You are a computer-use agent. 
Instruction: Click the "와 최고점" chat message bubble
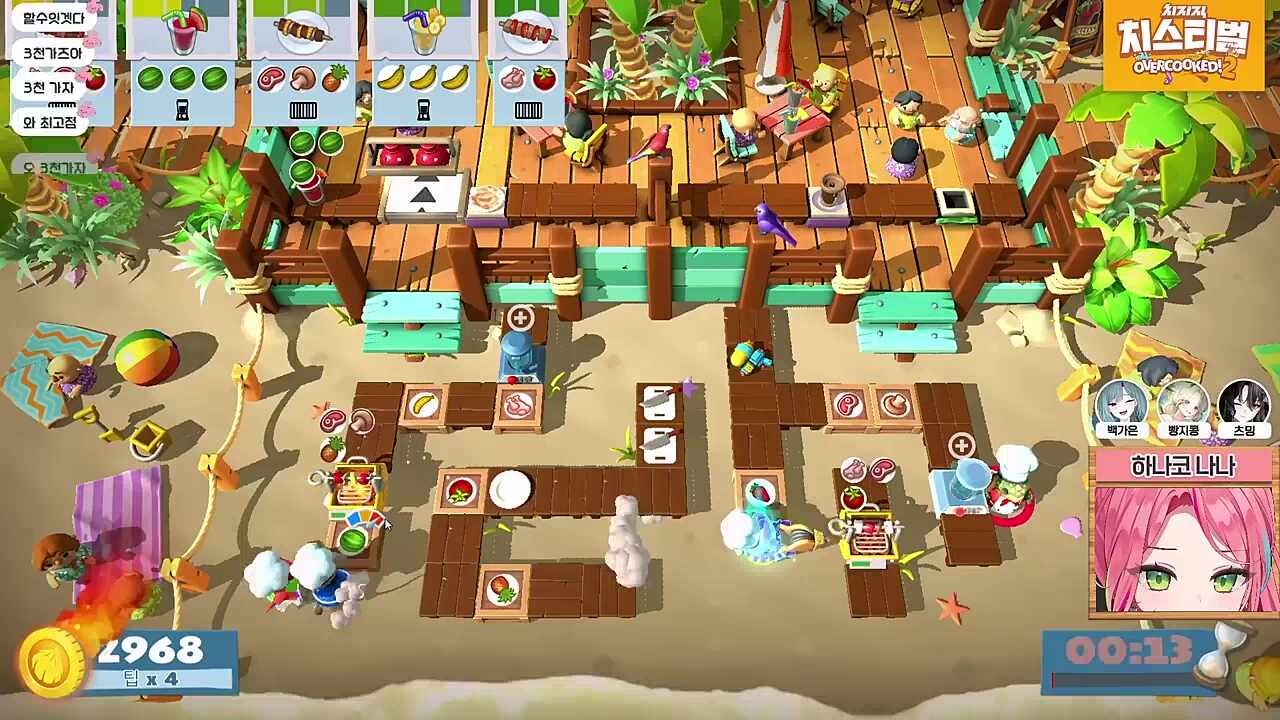coord(49,122)
